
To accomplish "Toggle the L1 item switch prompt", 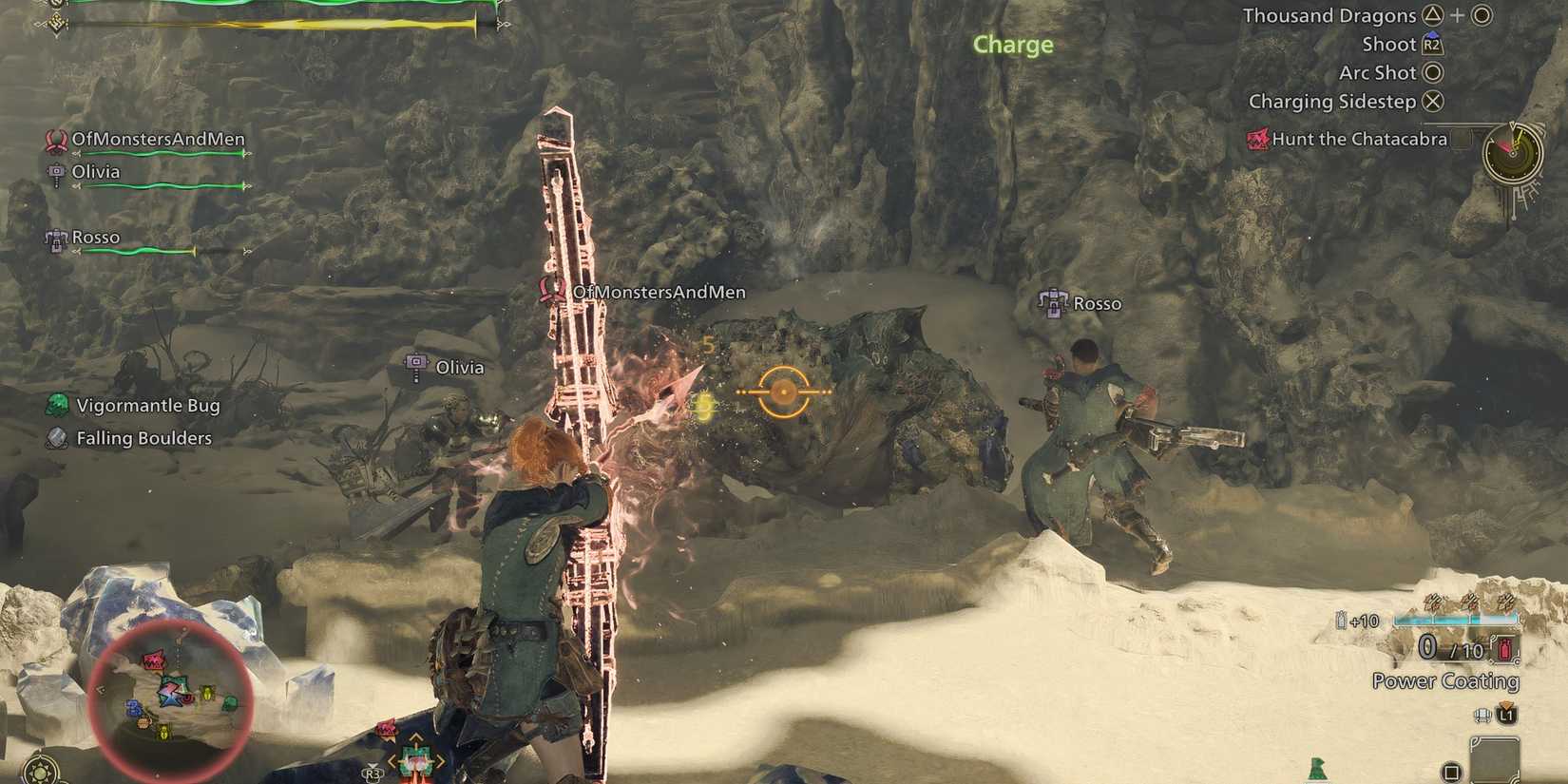I will point(1506,717).
